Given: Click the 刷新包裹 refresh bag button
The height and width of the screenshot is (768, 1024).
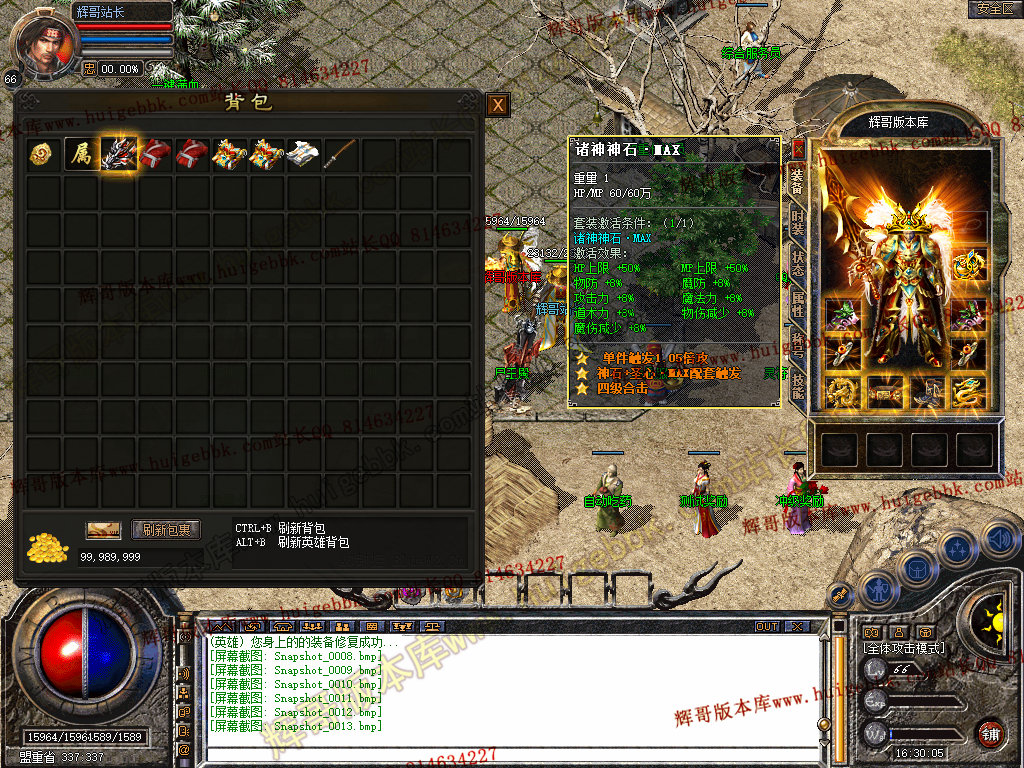Looking at the screenshot, I should point(167,530).
